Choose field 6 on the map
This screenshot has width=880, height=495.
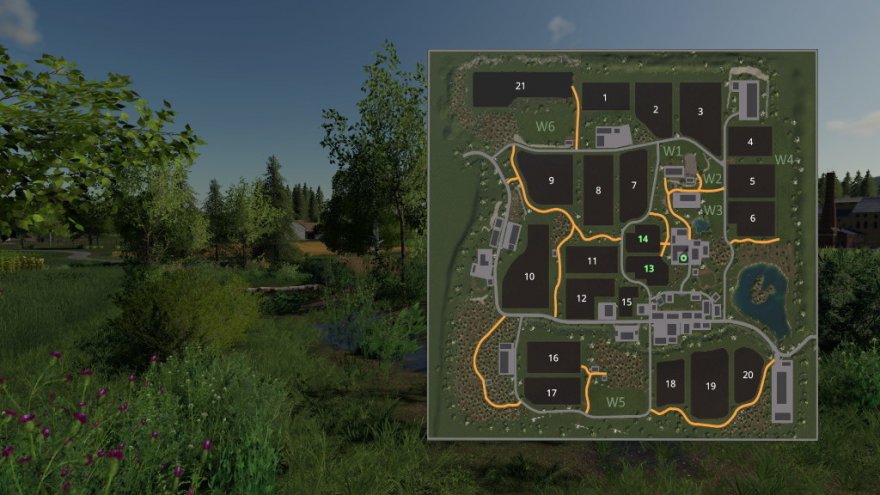752,218
